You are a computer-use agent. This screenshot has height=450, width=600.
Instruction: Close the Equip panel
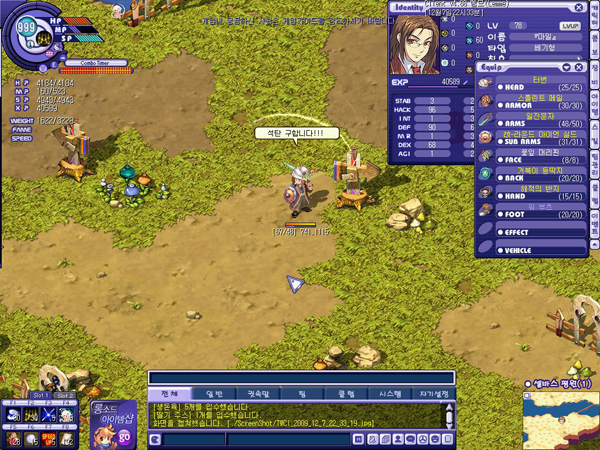tap(579, 67)
